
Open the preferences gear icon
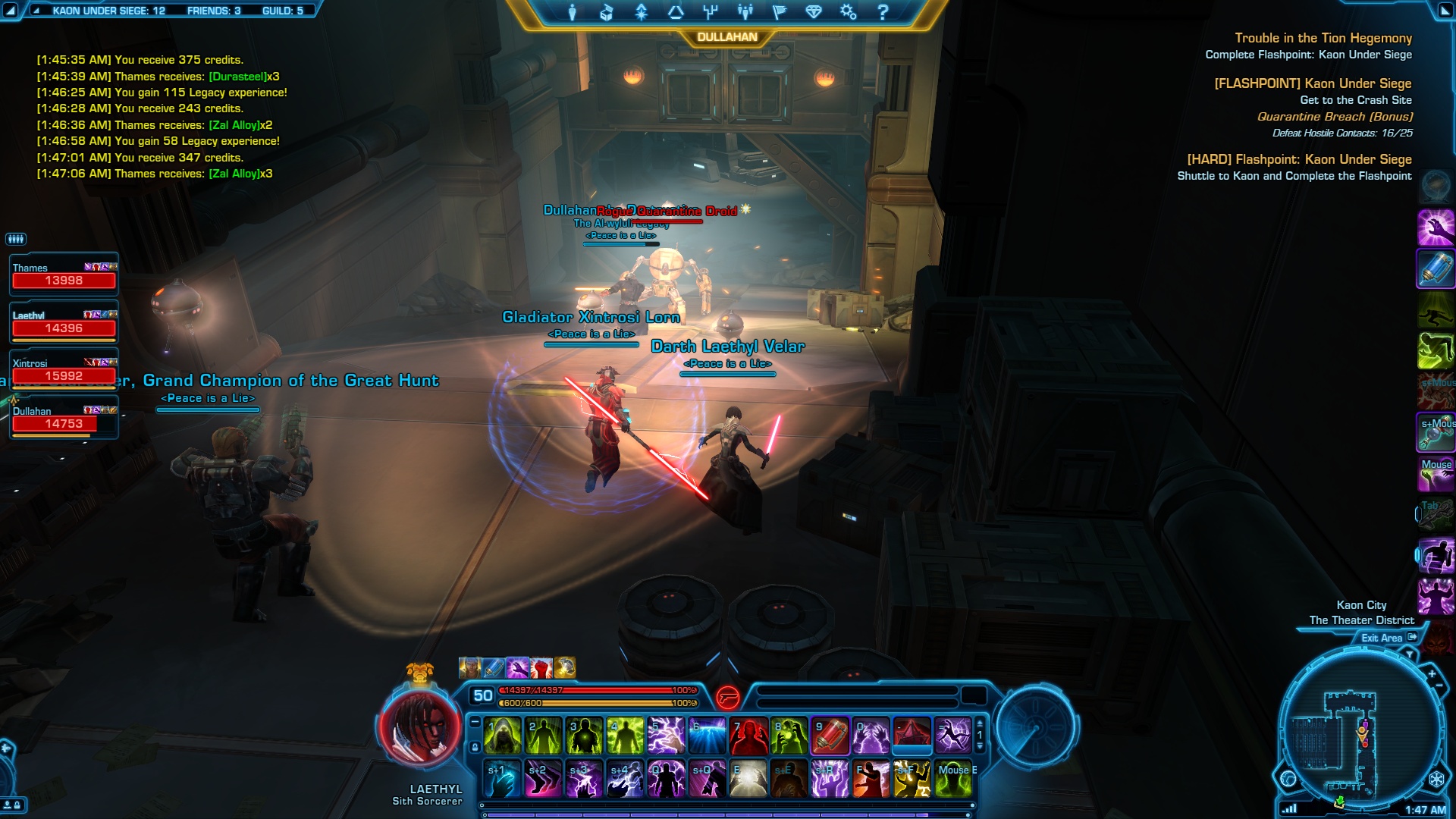[x=848, y=12]
